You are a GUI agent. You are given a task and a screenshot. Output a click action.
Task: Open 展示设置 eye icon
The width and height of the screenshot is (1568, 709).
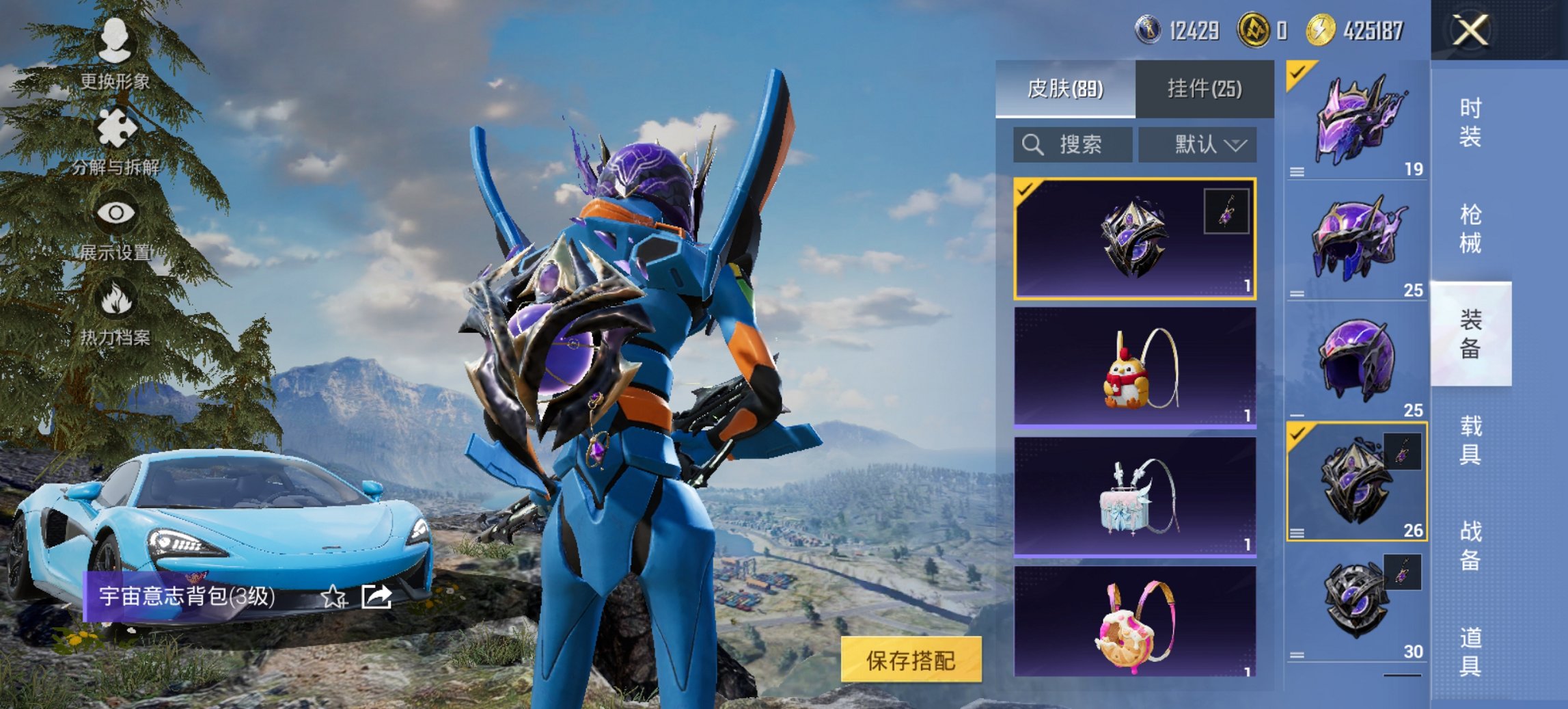pos(116,212)
